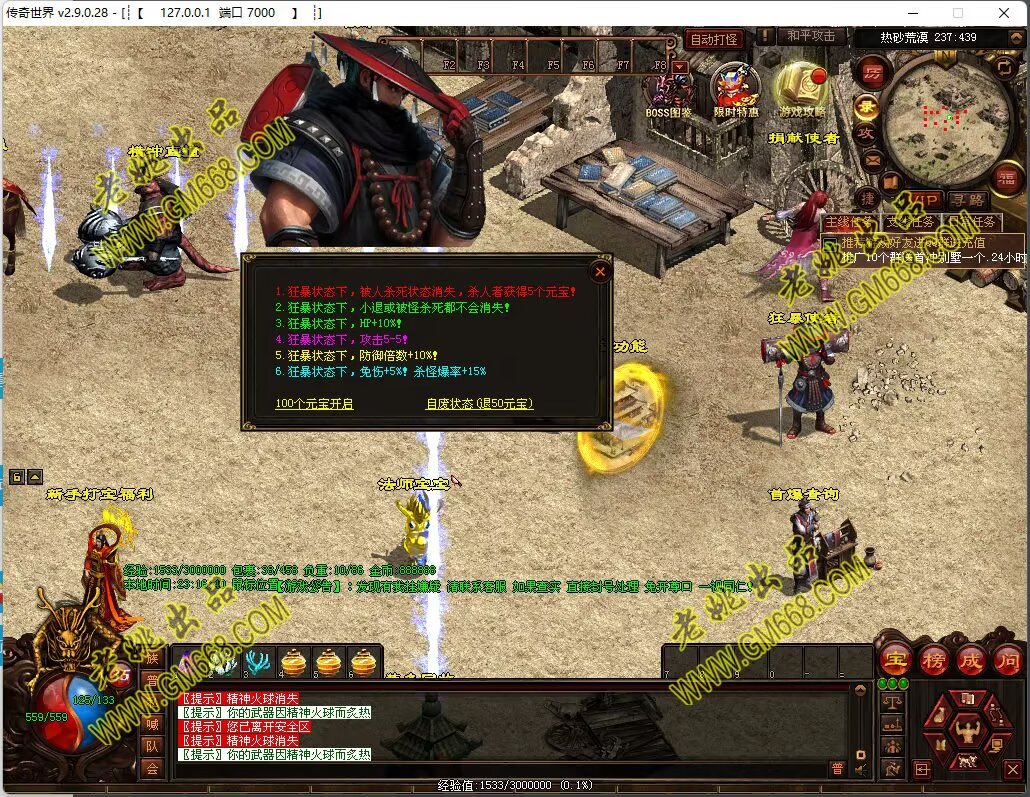This screenshot has height=797, width=1030.
Task: Click the round 福 button beside minimap
Action: click(x=1005, y=178)
